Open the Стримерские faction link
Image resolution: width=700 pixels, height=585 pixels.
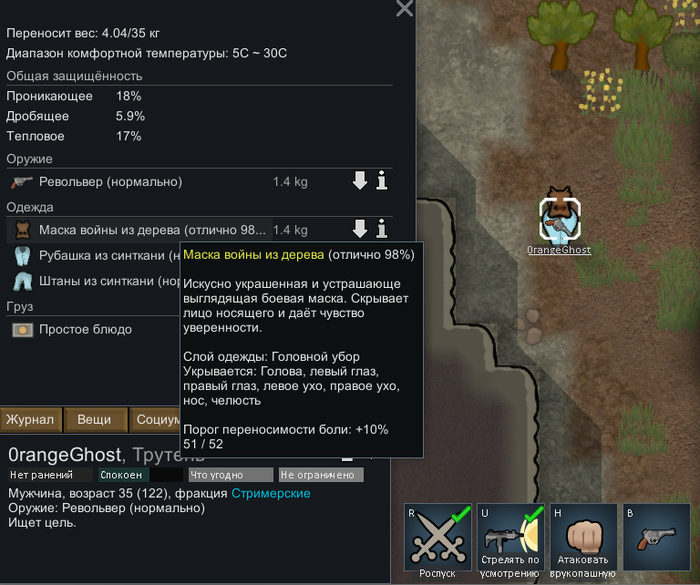271,494
